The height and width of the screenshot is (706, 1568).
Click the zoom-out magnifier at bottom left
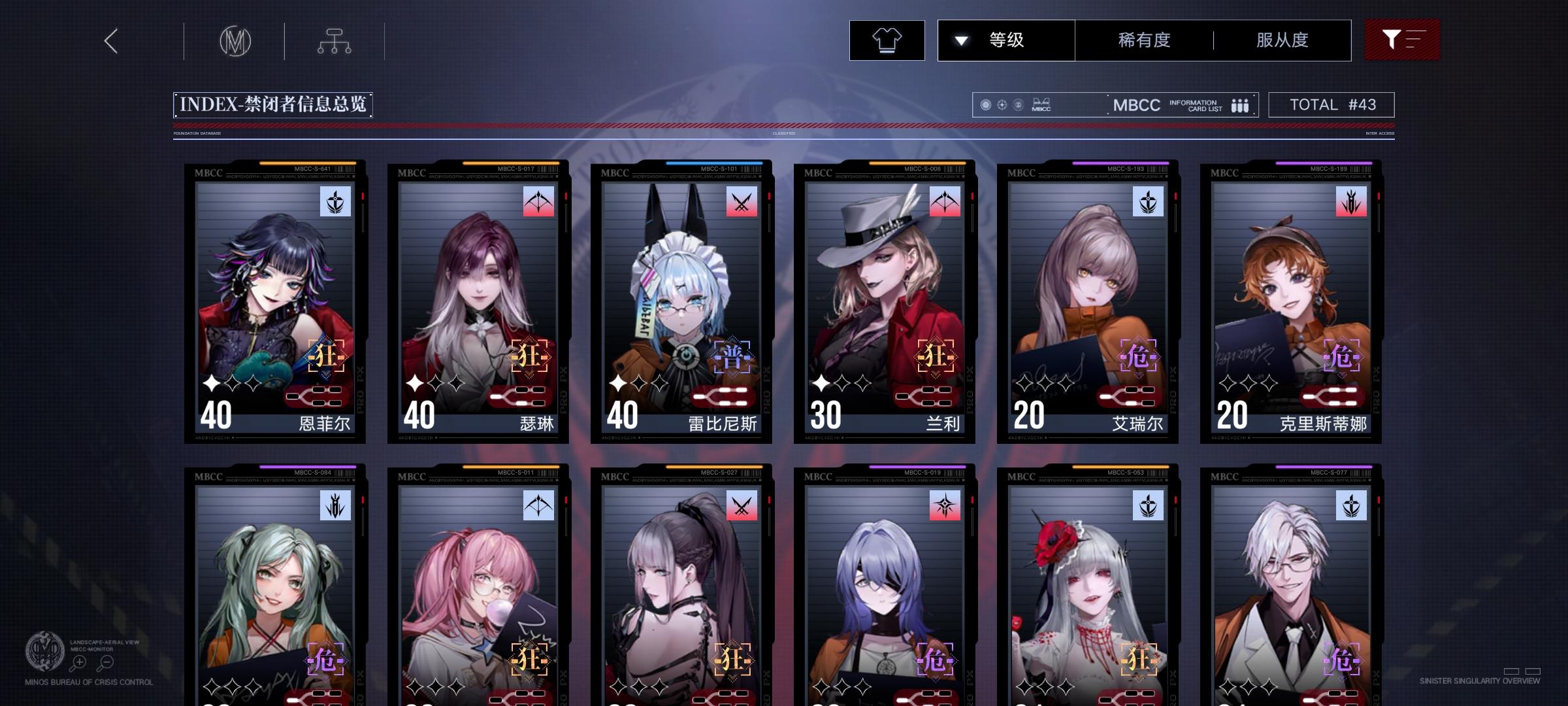(x=106, y=662)
